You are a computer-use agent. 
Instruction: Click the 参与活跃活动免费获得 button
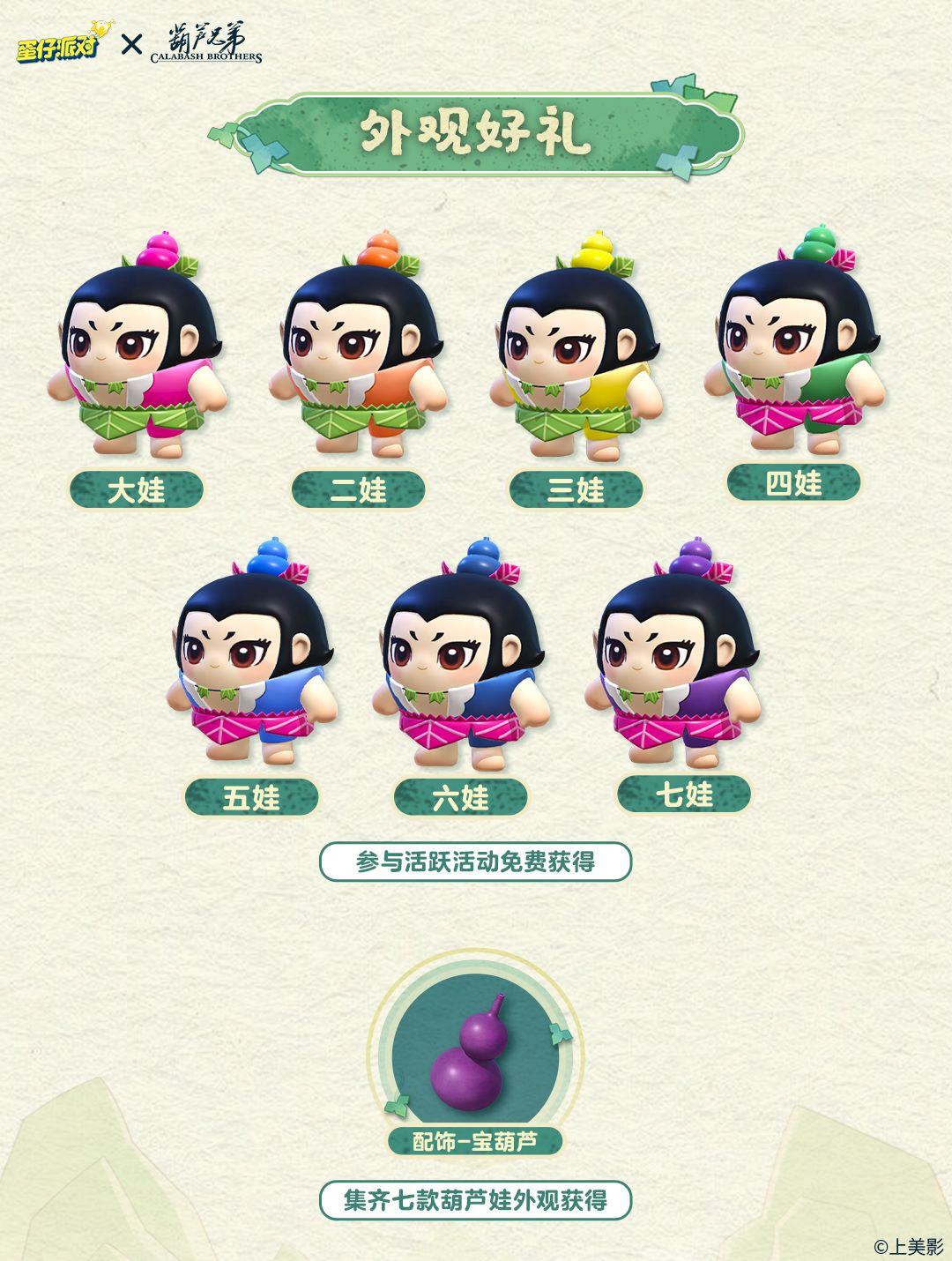point(475,862)
